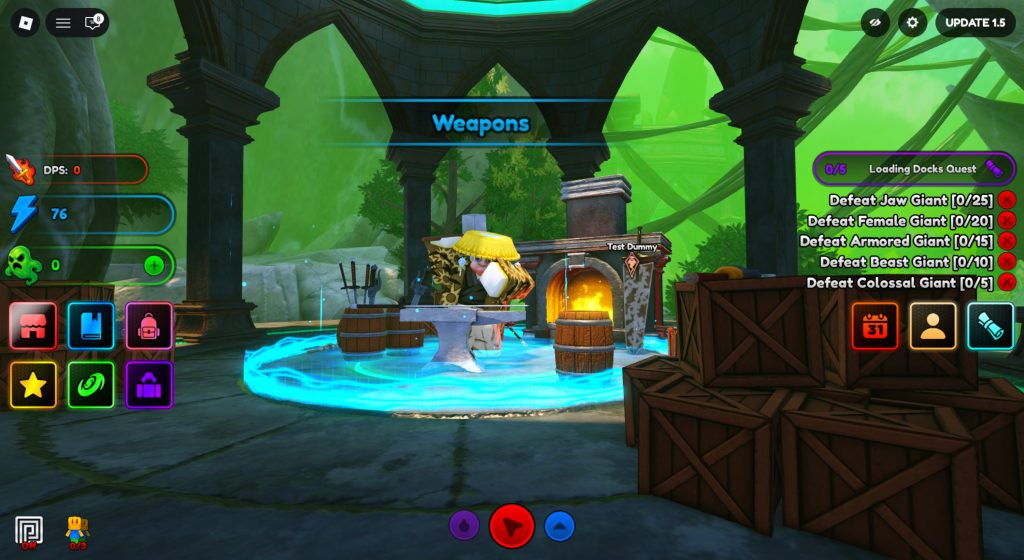Click the purple droplet round button
This screenshot has width=1024, height=560.
tap(464, 525)
